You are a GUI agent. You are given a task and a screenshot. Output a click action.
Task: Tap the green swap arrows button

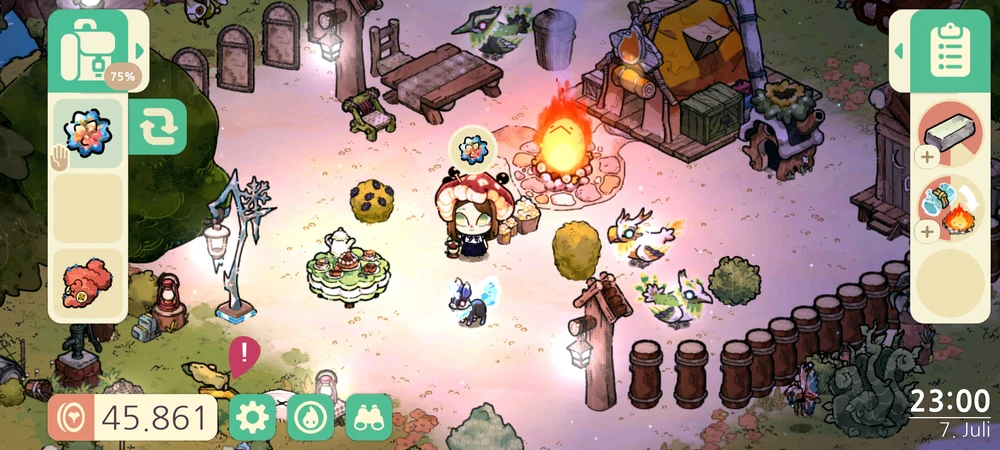point(157,128)
